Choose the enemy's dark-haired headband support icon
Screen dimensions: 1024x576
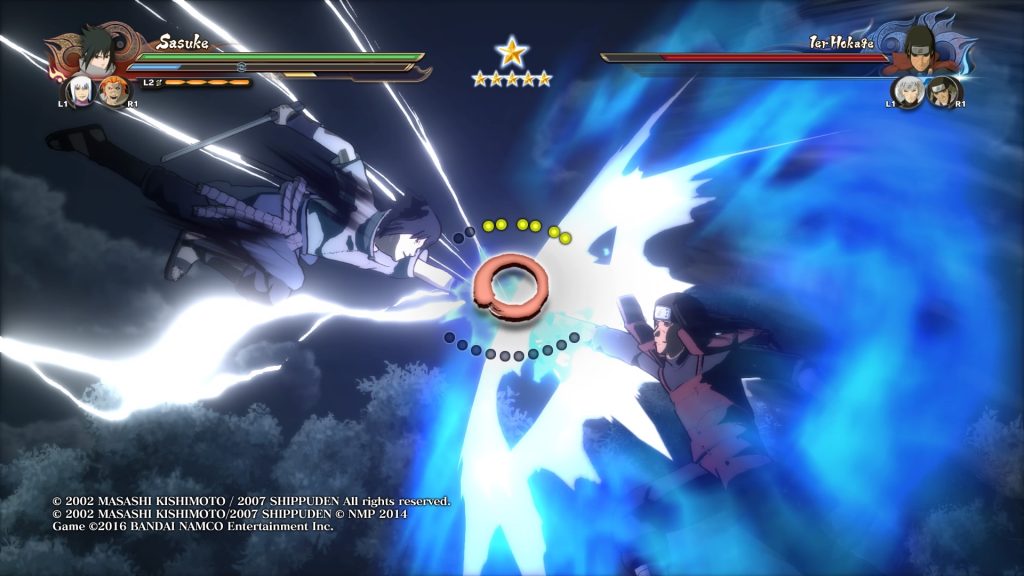(x=940, y=93)
